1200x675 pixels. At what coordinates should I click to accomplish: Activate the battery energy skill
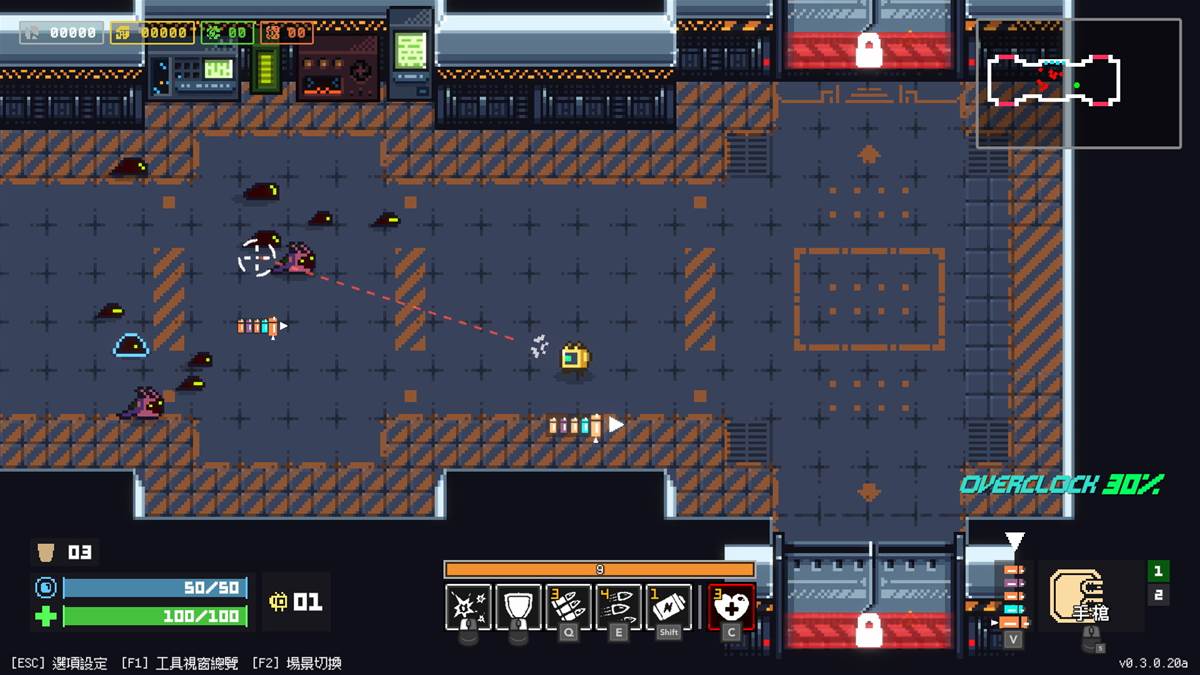coord(668,606)
